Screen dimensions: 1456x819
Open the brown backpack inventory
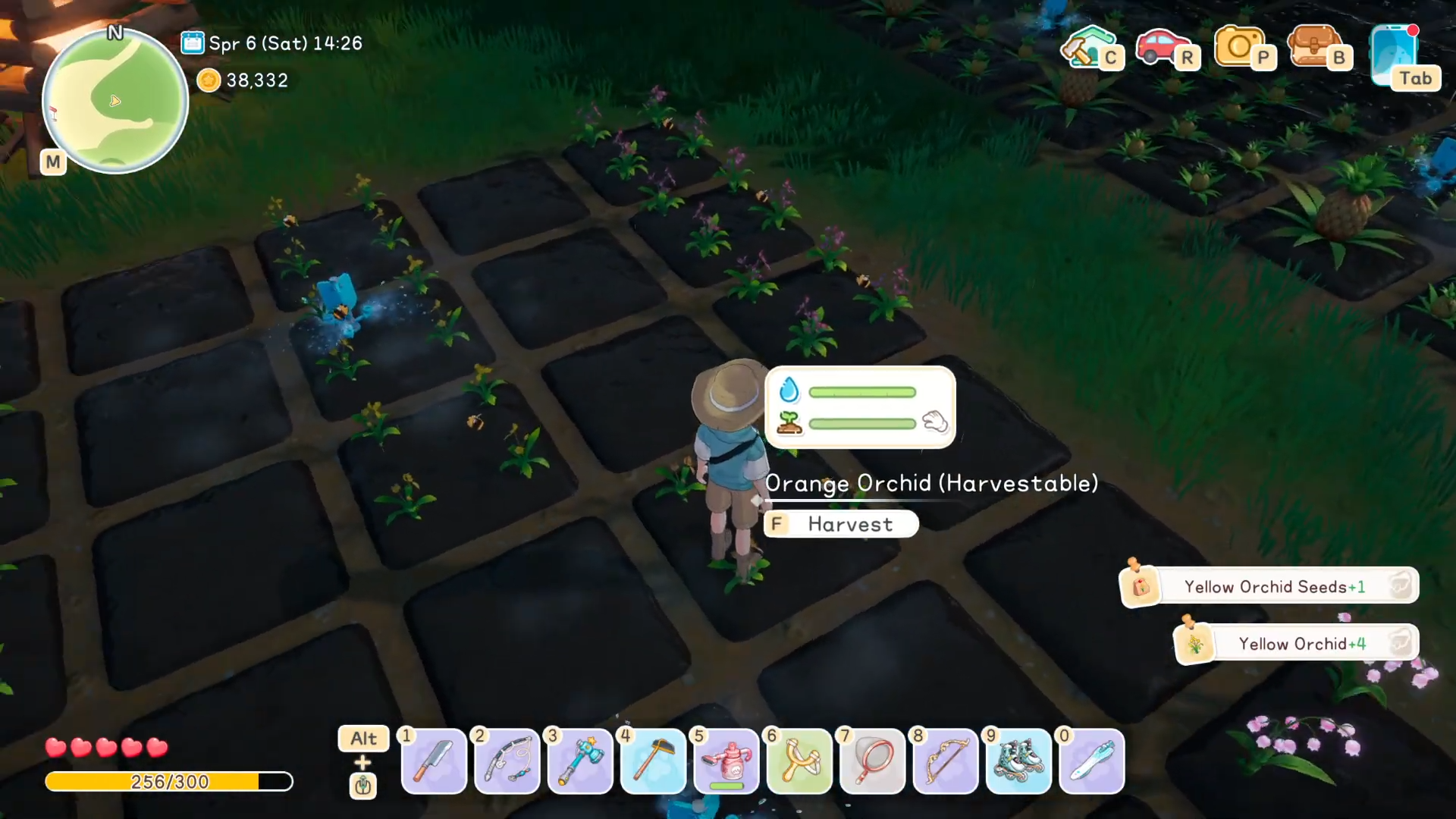(x=1315, y=47)
